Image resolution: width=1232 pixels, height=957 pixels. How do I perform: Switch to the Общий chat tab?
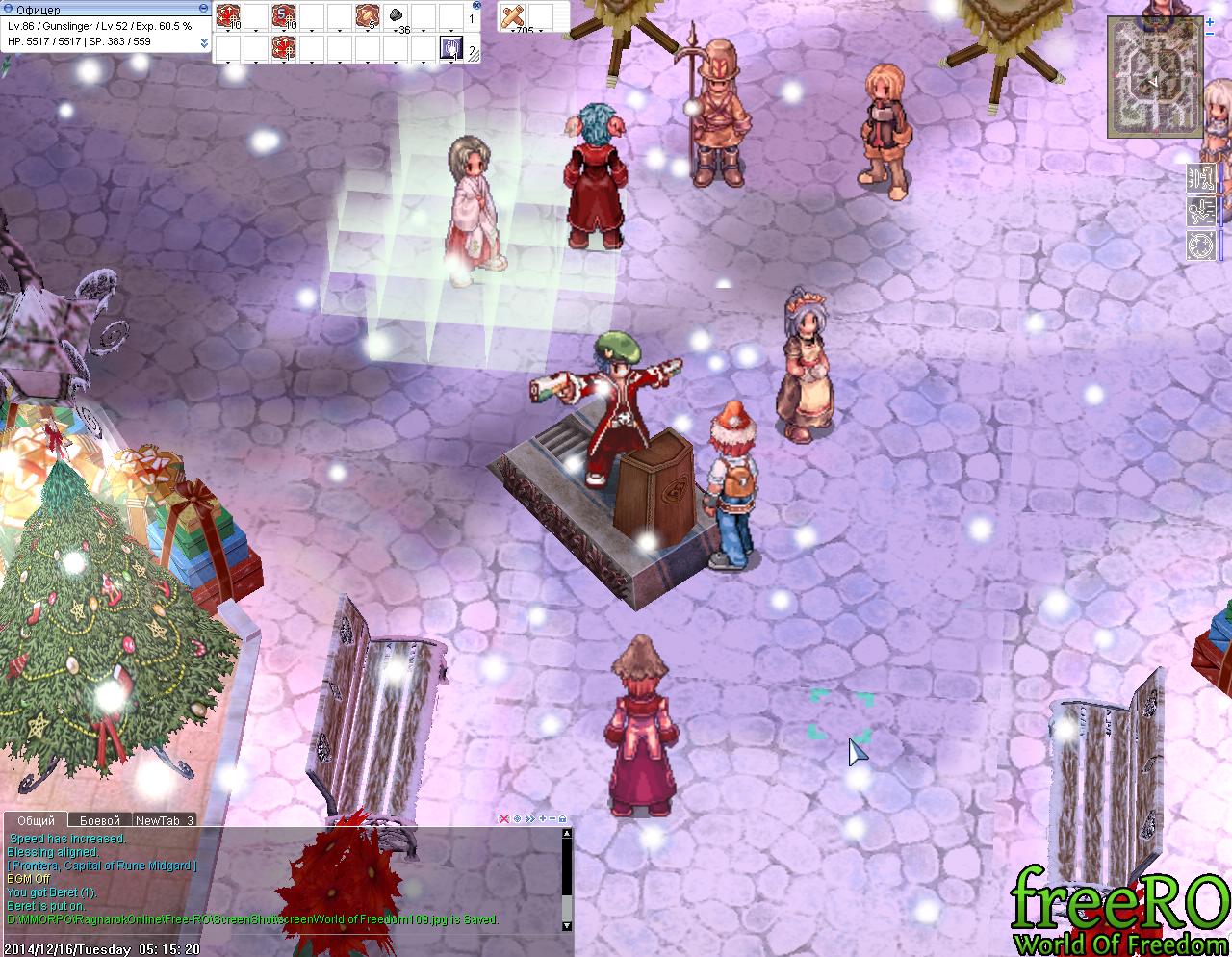click(36, 820)
